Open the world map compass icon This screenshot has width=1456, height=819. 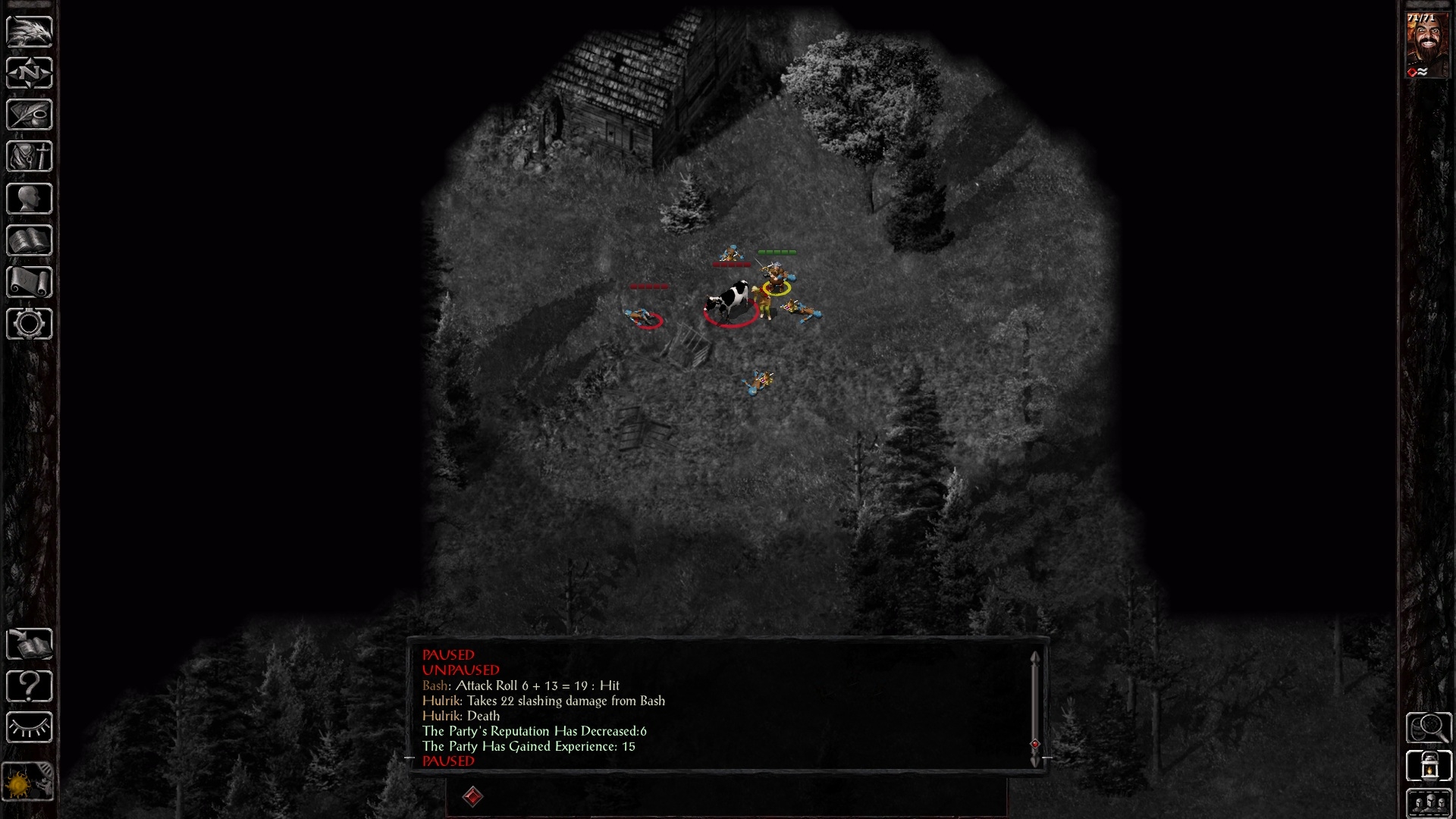tap(30, 74)
